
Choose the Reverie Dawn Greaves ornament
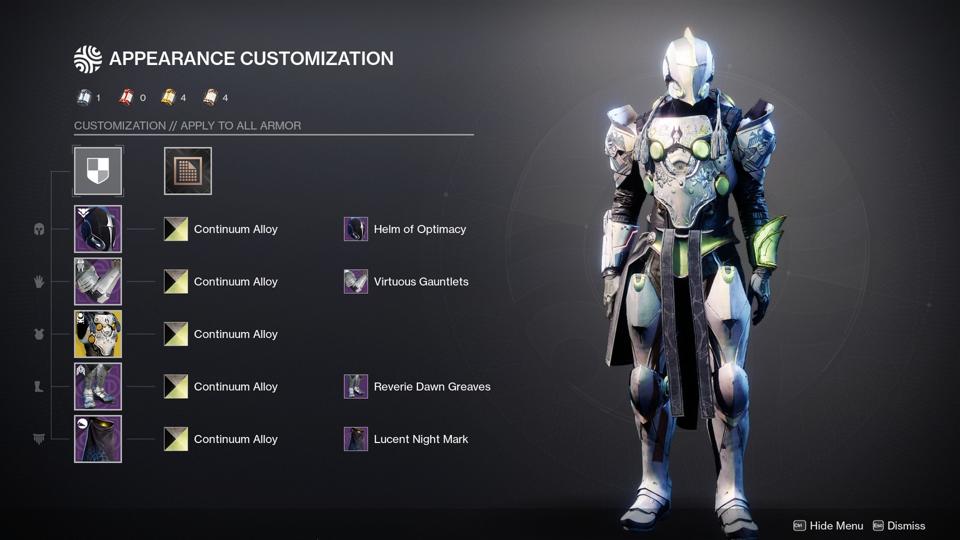pyautogui.click(x=356, y=387)
